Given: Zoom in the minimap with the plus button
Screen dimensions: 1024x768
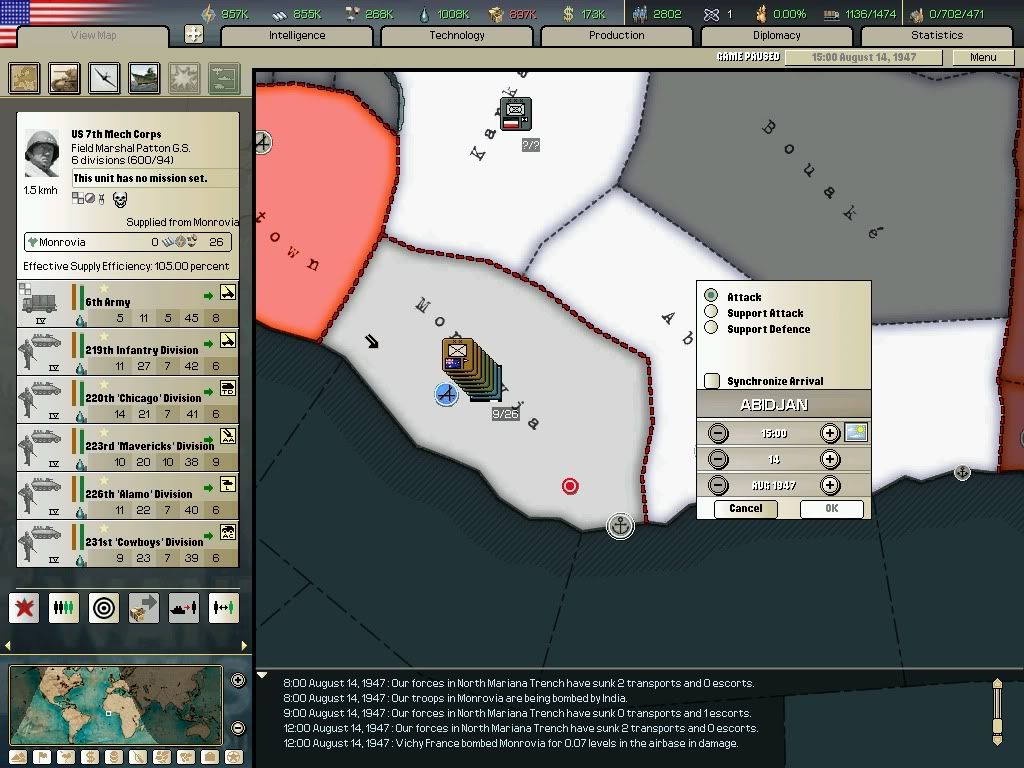Looking at the screenshot, I should 238,681.
